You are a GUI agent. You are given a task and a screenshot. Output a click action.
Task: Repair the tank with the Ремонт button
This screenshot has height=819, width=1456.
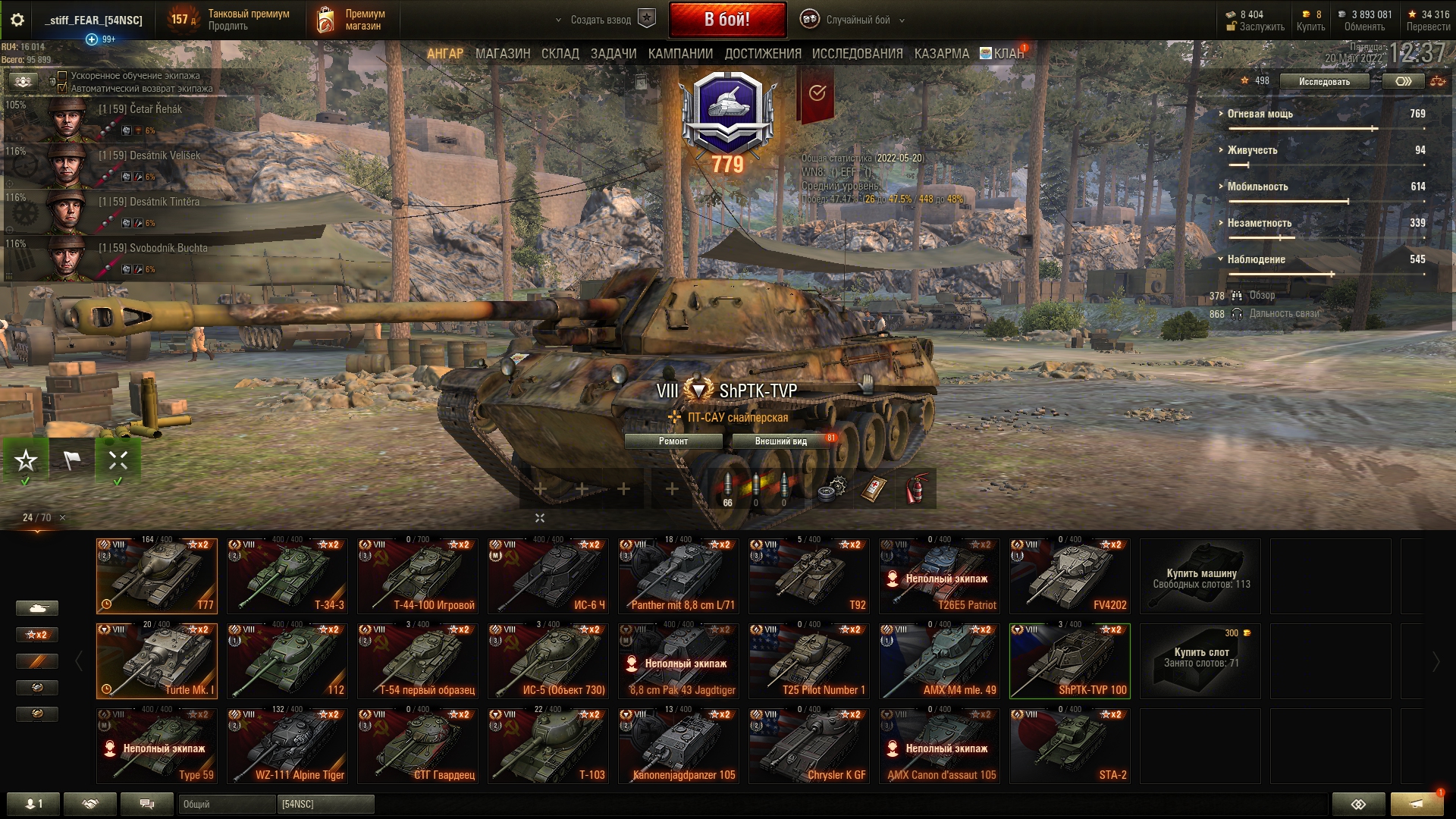point(673,441)
